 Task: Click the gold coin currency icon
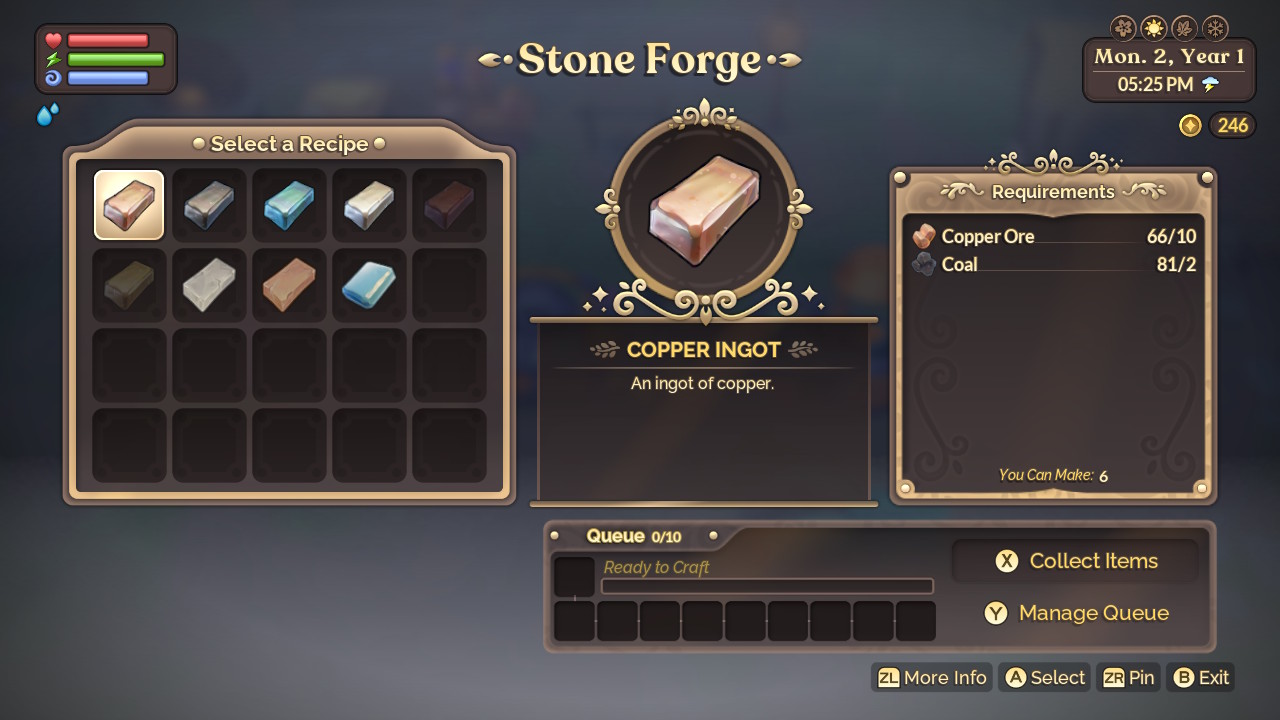[1190, 125]
